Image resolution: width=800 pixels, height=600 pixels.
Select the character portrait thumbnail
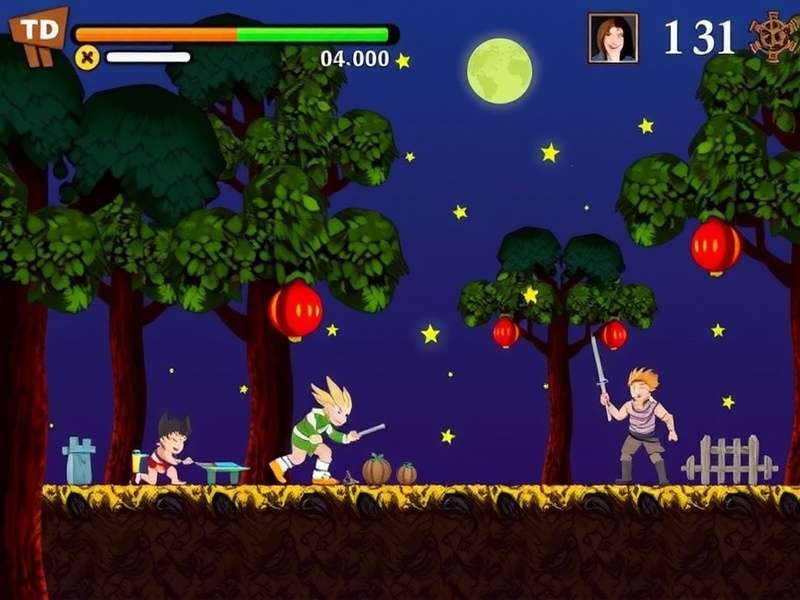click(613, 38)
